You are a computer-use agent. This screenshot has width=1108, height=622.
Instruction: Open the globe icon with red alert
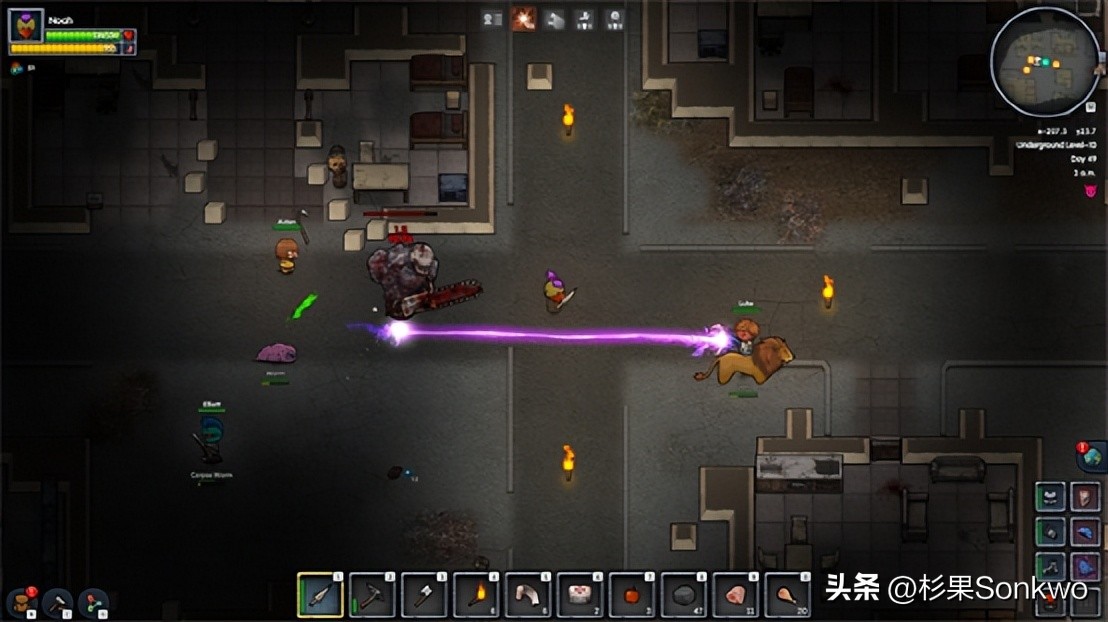coord(1090,456)
